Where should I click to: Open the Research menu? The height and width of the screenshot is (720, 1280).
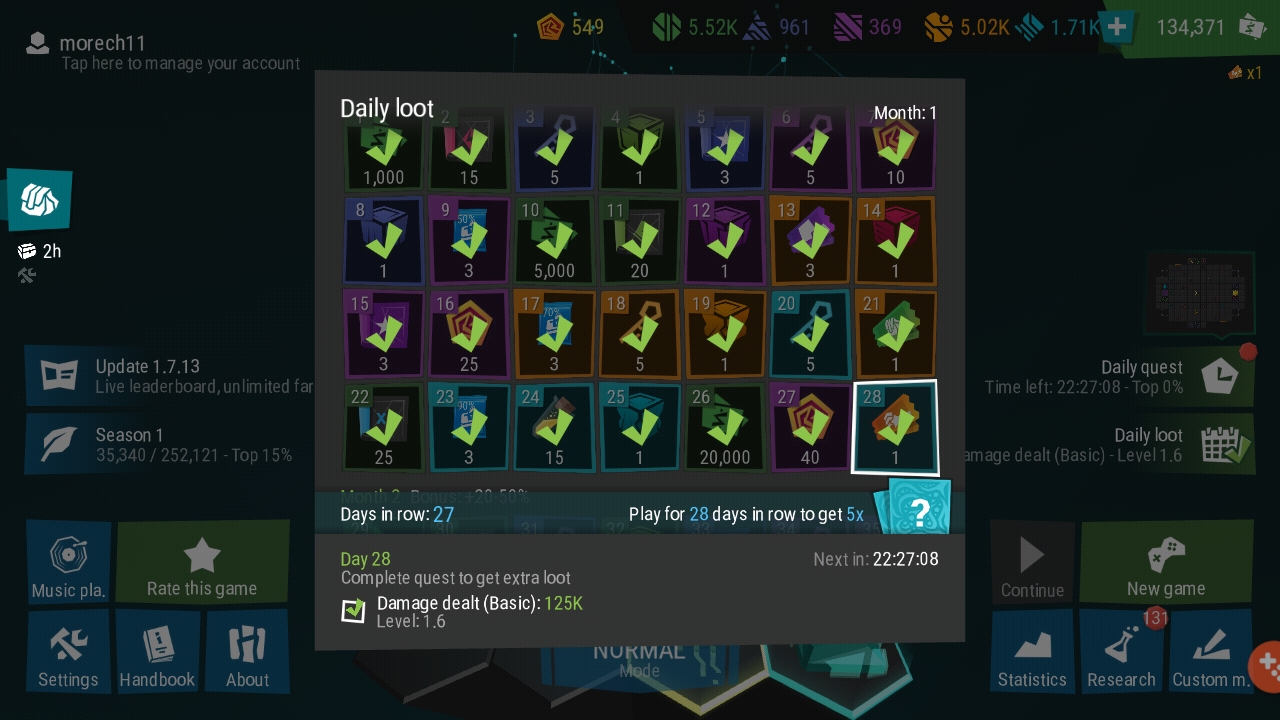[1121, 653]
